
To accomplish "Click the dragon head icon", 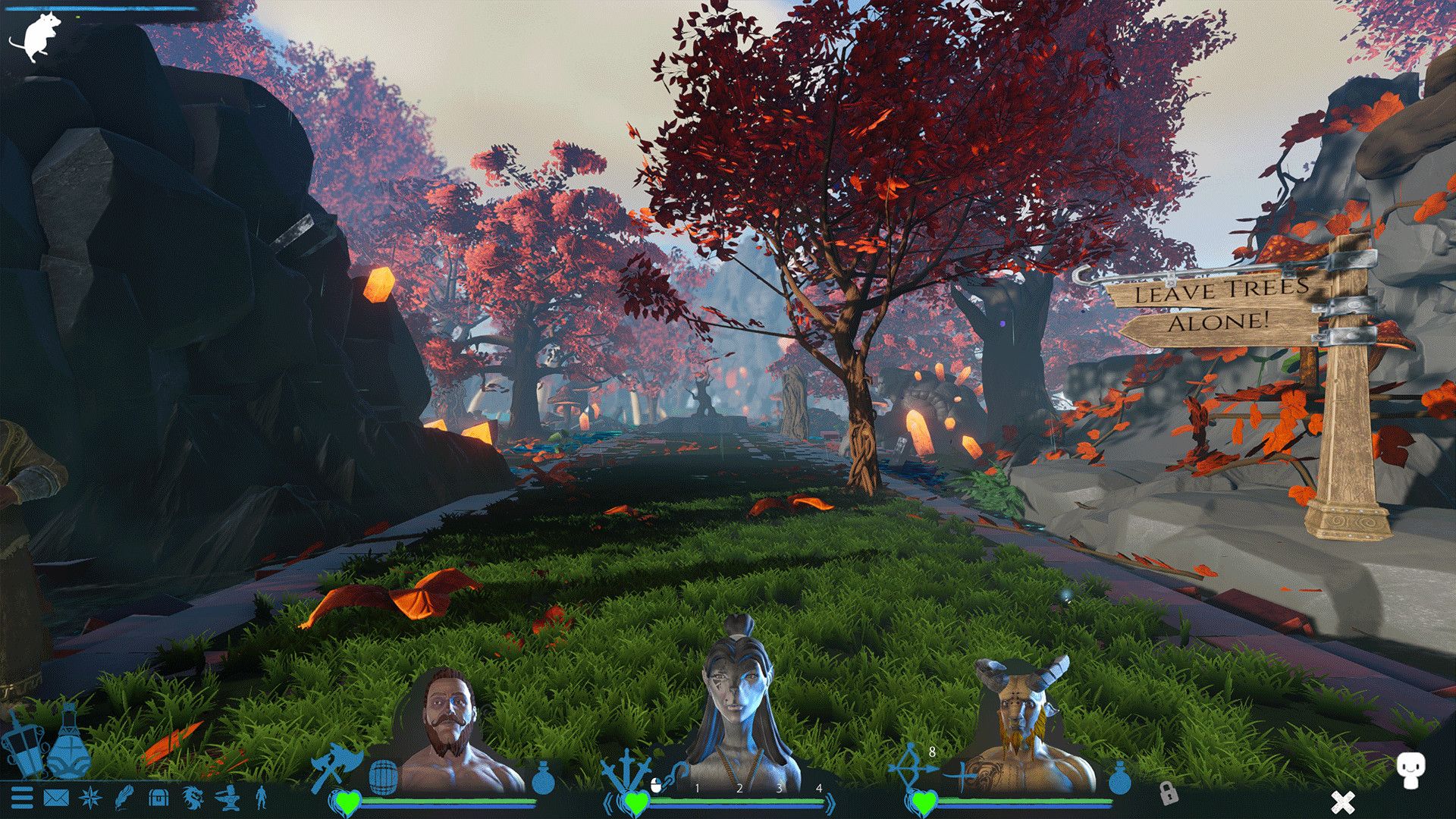I will 193,798.
